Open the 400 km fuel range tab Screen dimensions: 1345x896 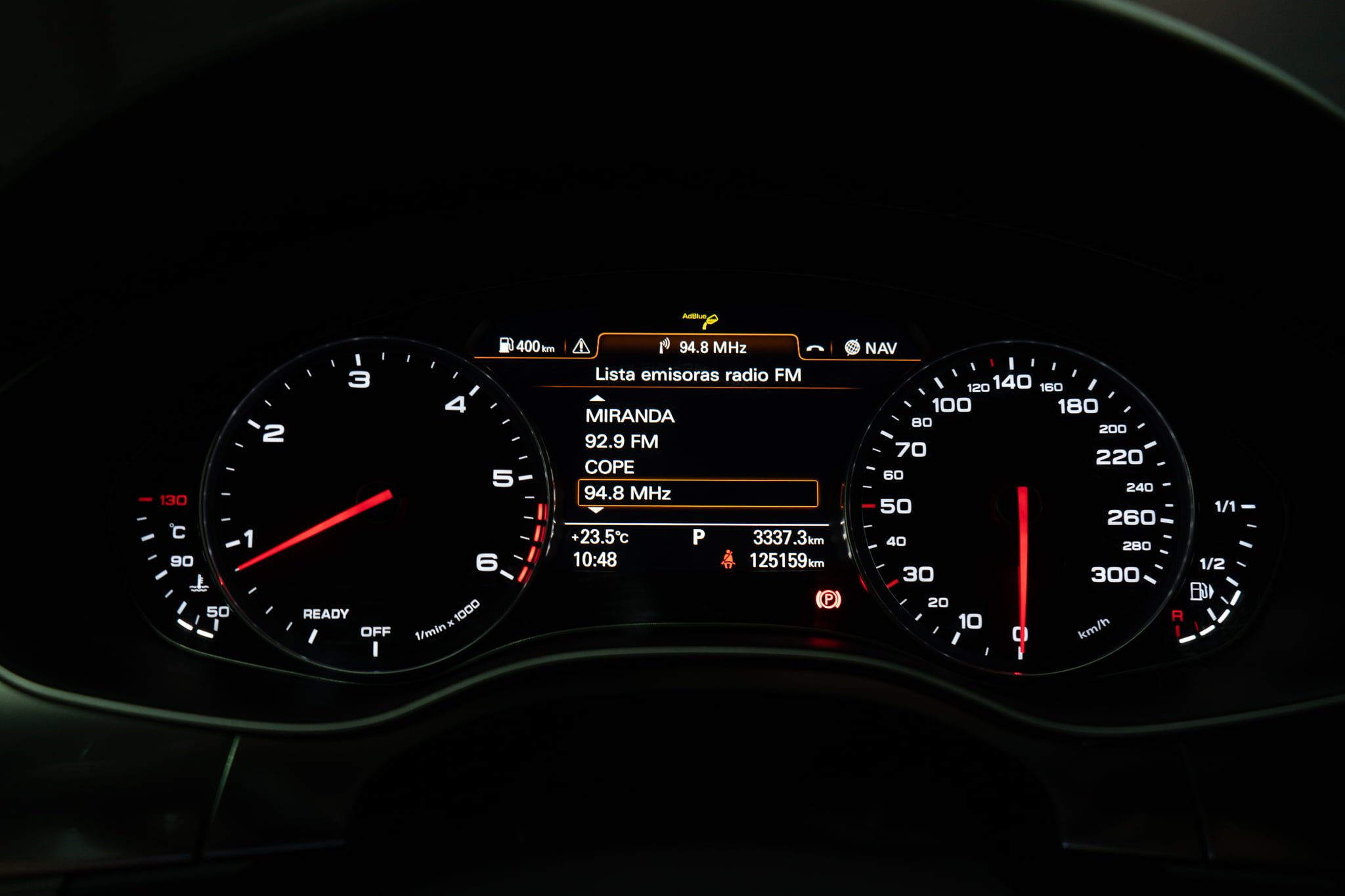(x=527, y=346)
